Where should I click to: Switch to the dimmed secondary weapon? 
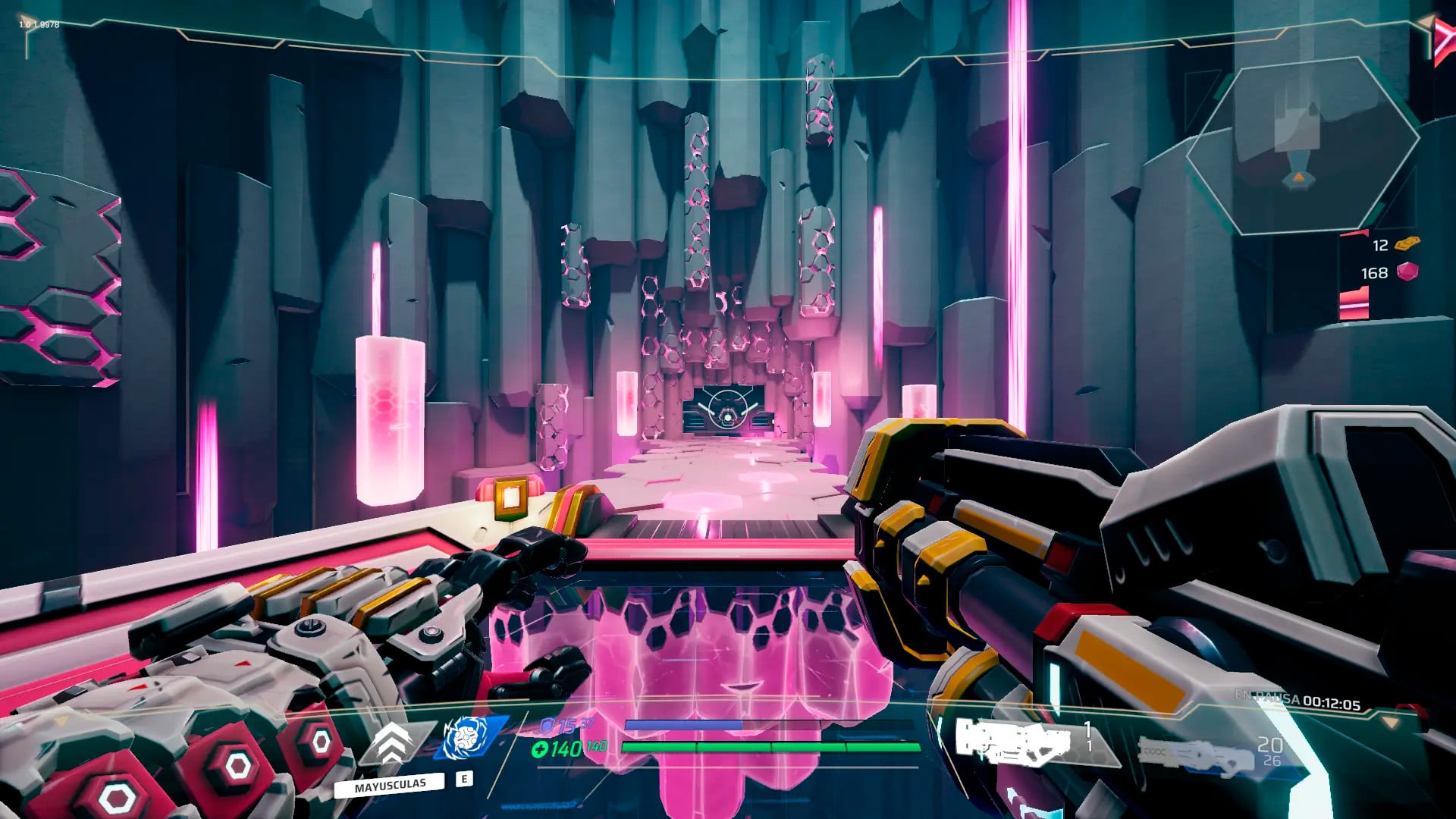coord(1194,754)
